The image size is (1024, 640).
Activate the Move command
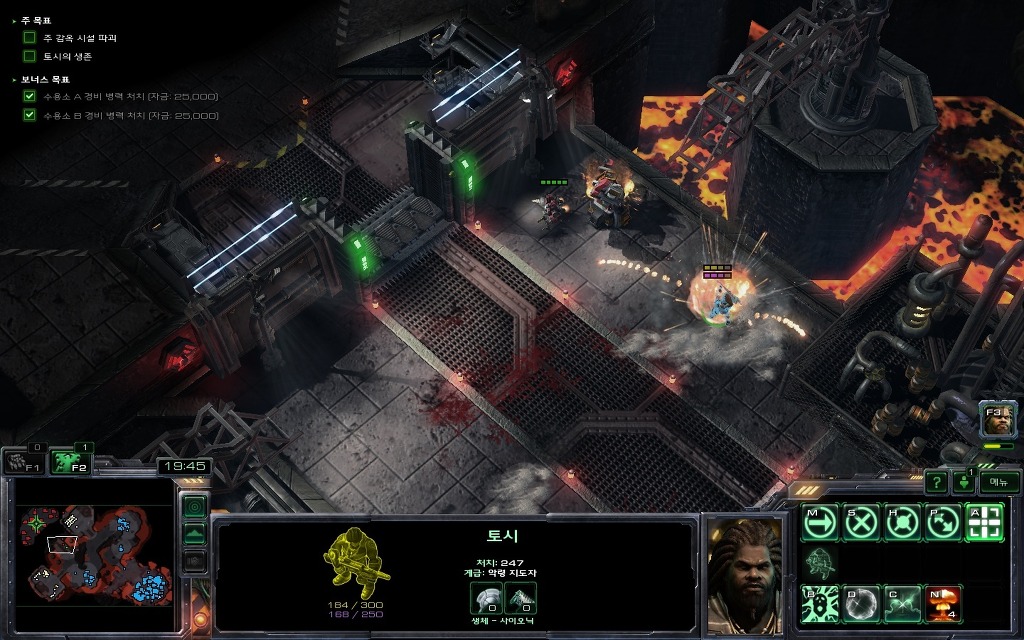820,522
